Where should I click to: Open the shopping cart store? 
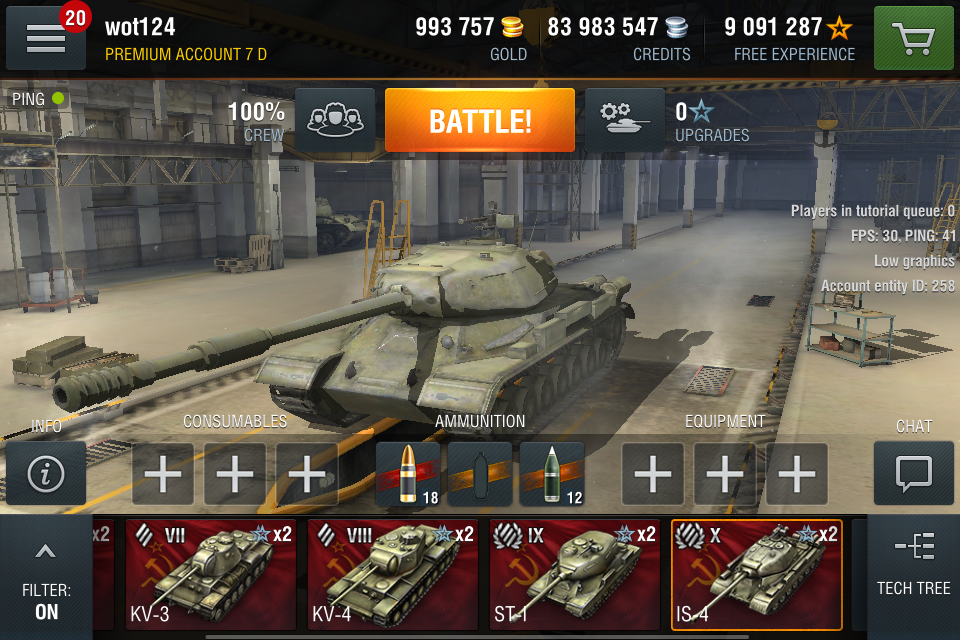tap(913, 39)
